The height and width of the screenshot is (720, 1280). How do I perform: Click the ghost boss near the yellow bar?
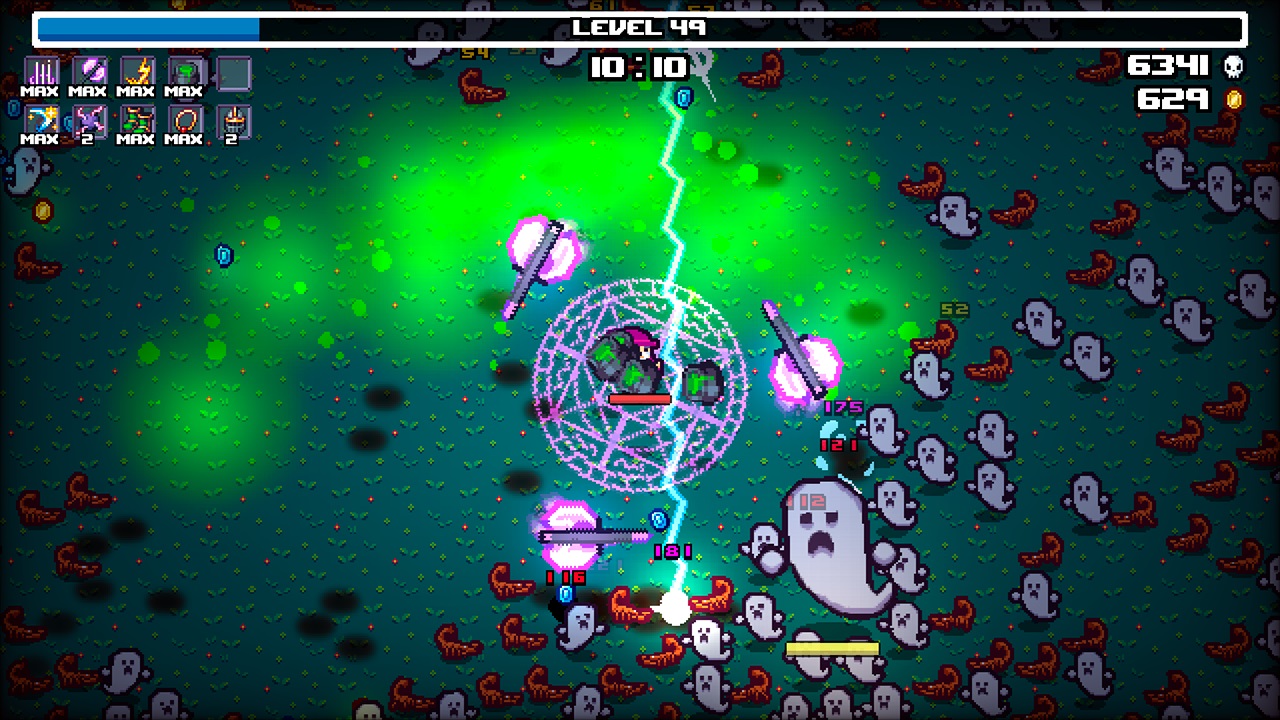826,545
